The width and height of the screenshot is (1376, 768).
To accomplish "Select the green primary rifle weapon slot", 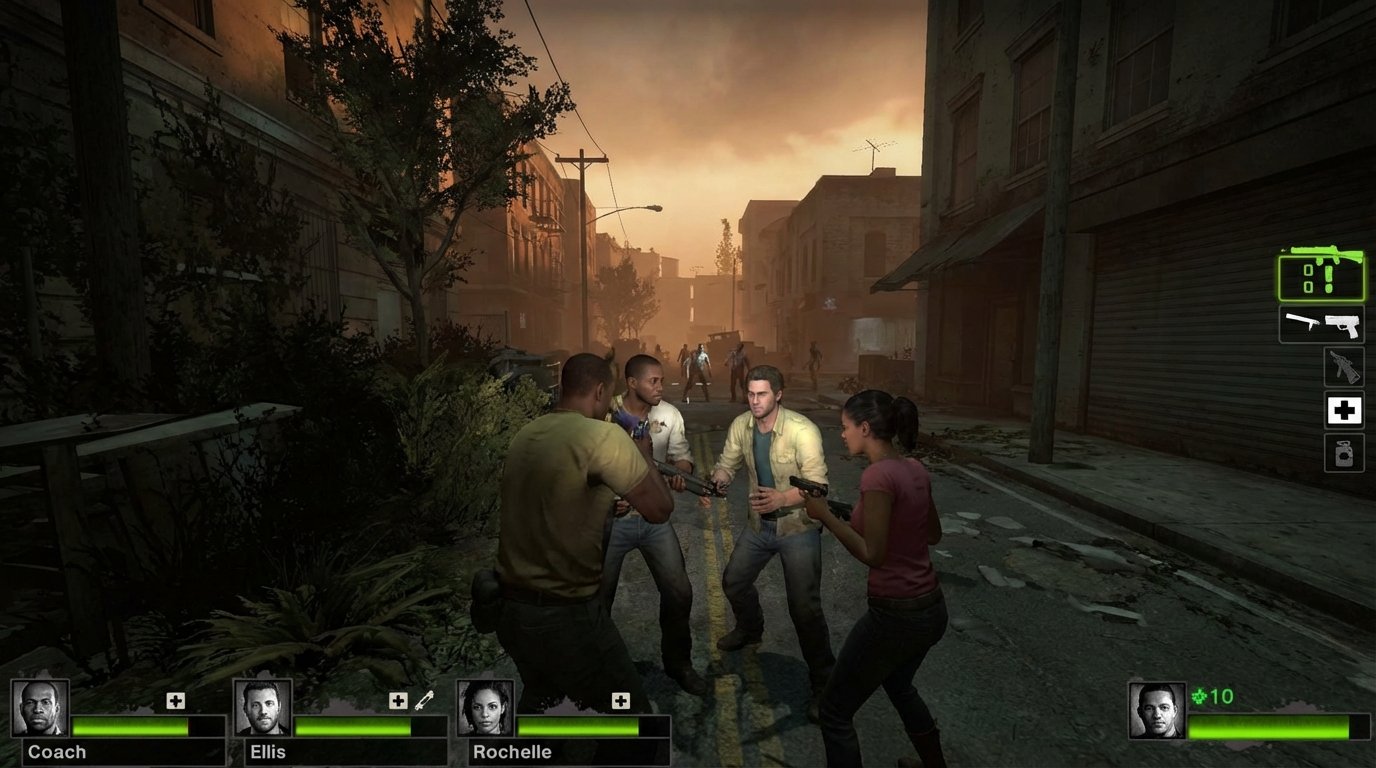I will [x=1321, y=276].
